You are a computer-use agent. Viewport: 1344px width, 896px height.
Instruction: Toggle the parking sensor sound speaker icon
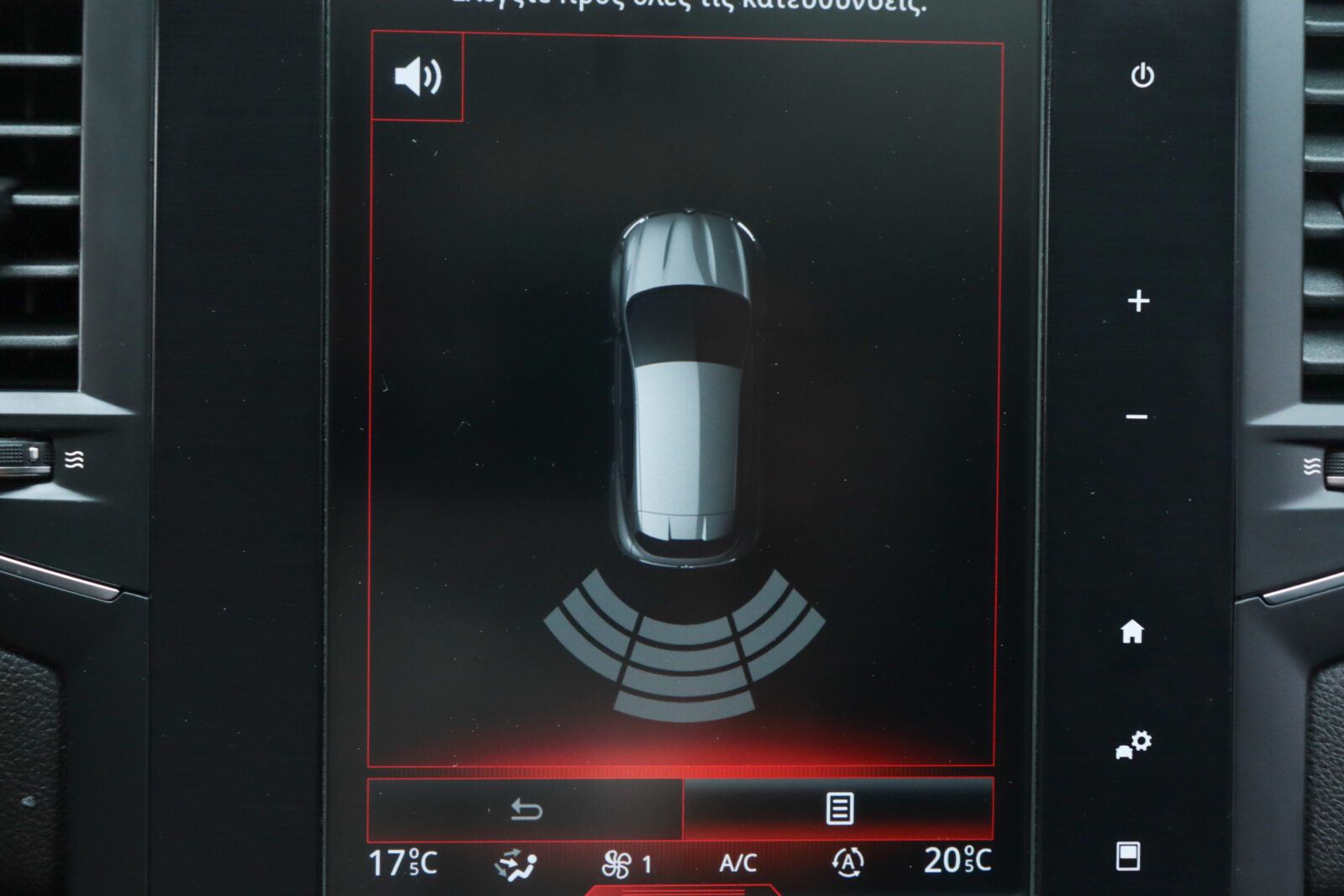tap(417, 77)
